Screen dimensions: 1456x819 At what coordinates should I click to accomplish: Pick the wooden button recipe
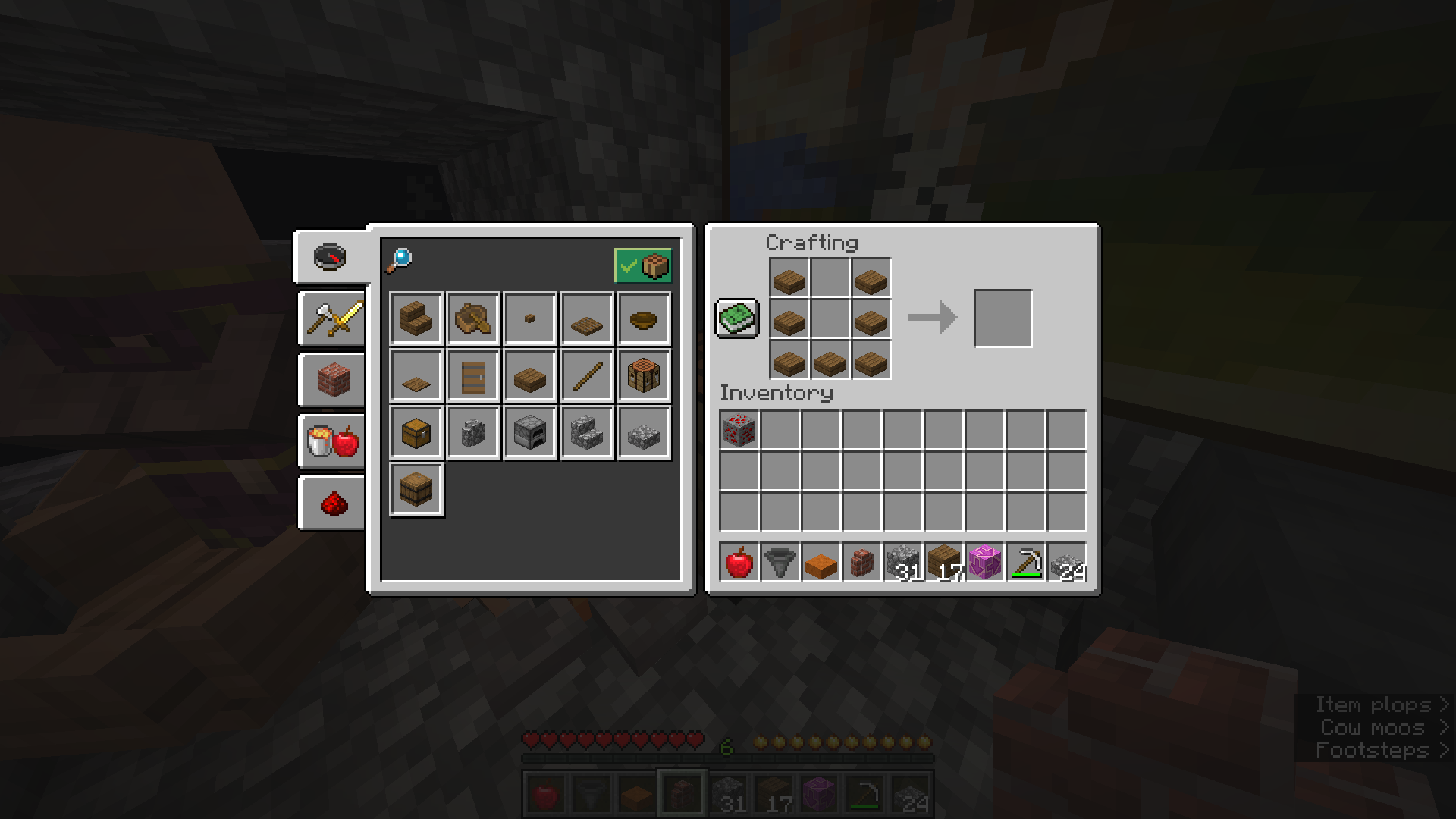point(530,318)
